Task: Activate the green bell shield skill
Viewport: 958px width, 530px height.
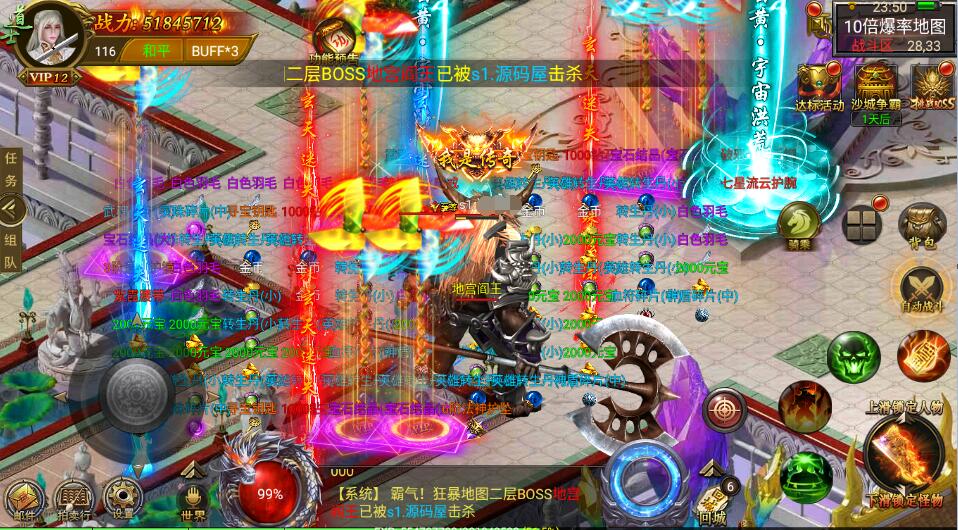Action: [x=805, y=473]
